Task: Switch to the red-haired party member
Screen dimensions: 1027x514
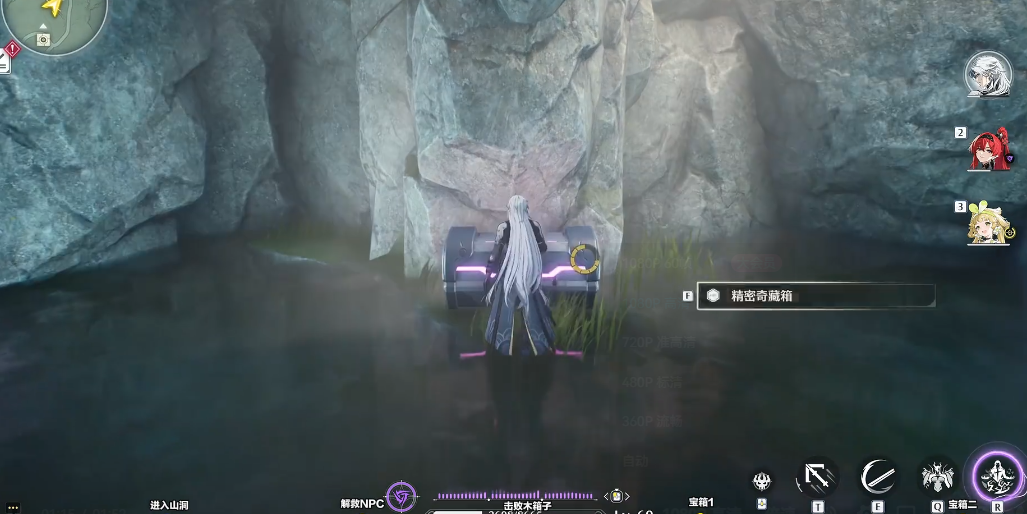Action: pos(987,150)
